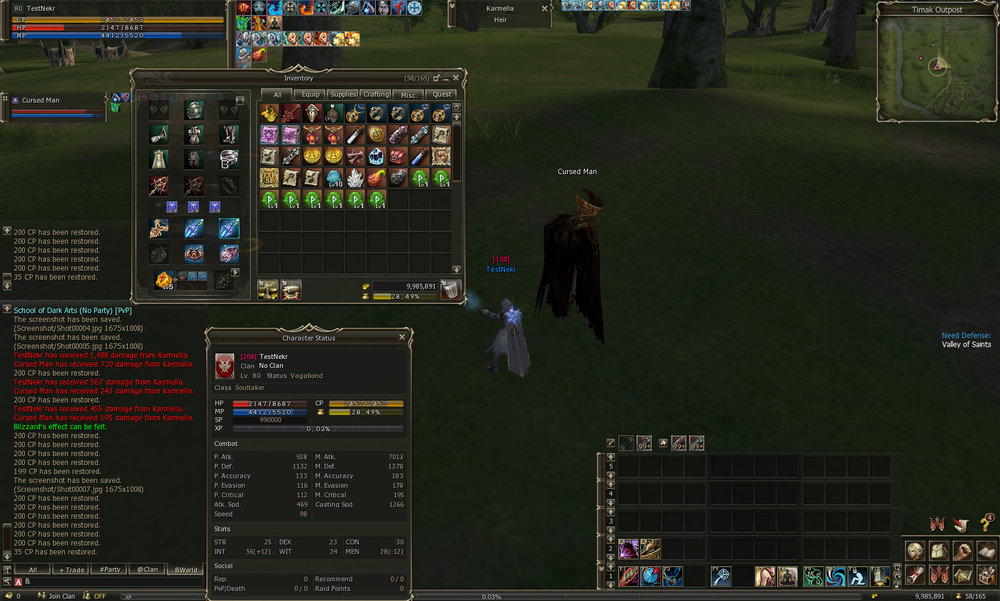Activate the blue vortex skill on hotbar
The height and width of the screenshot is (601, 1000).
click(x=836, y=576)
